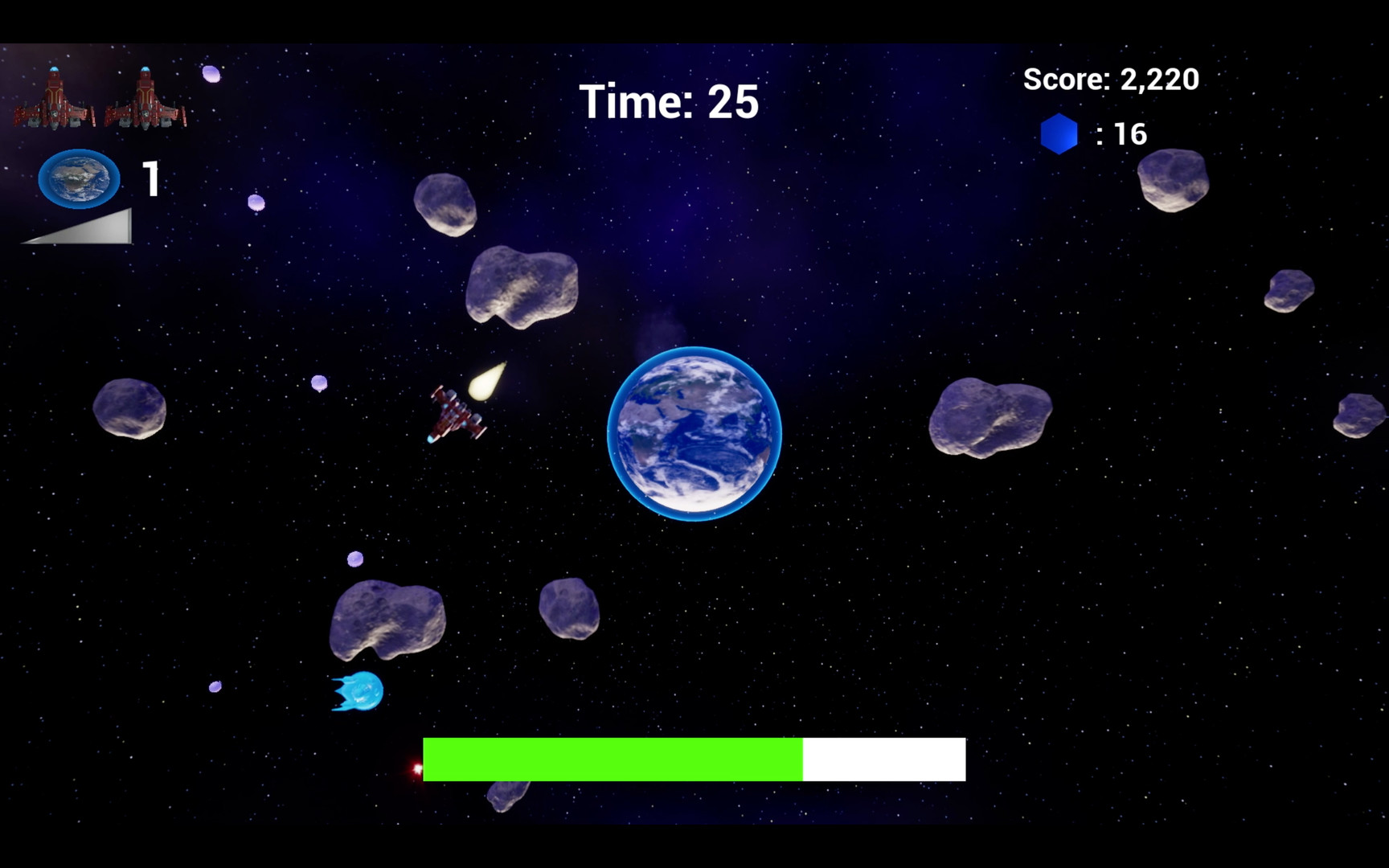Select the small purple orb near top left
The width and height of the screenshot is (1389, 868).
coord(211,75)
